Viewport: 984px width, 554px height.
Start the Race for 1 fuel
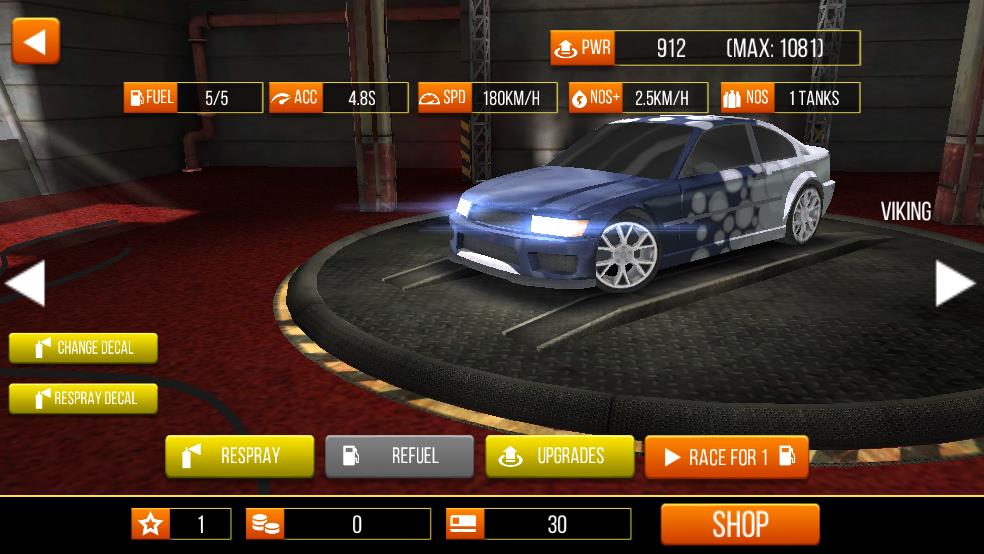[x=726, y=457]
